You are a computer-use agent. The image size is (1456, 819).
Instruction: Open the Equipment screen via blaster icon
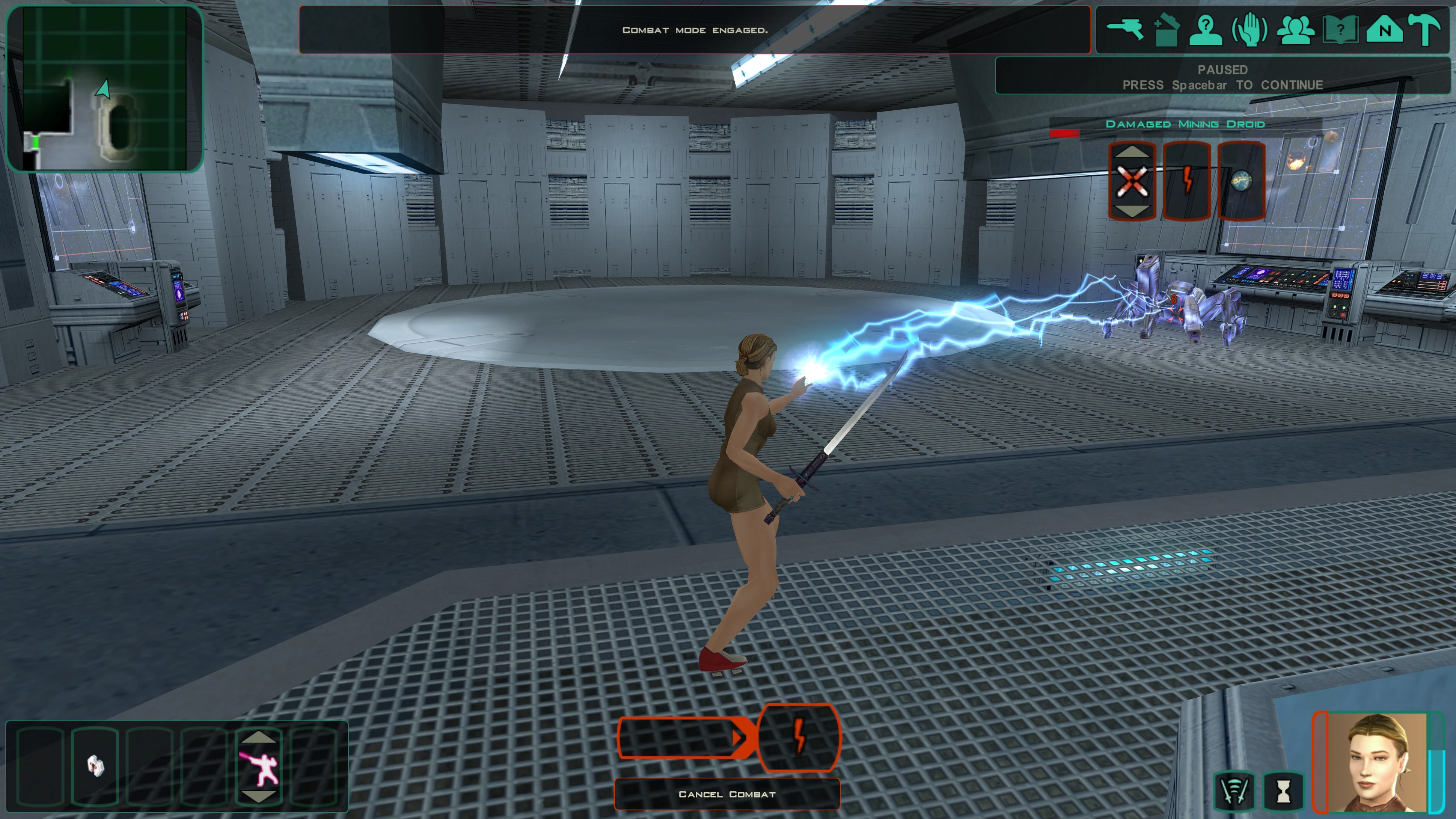1125,29
